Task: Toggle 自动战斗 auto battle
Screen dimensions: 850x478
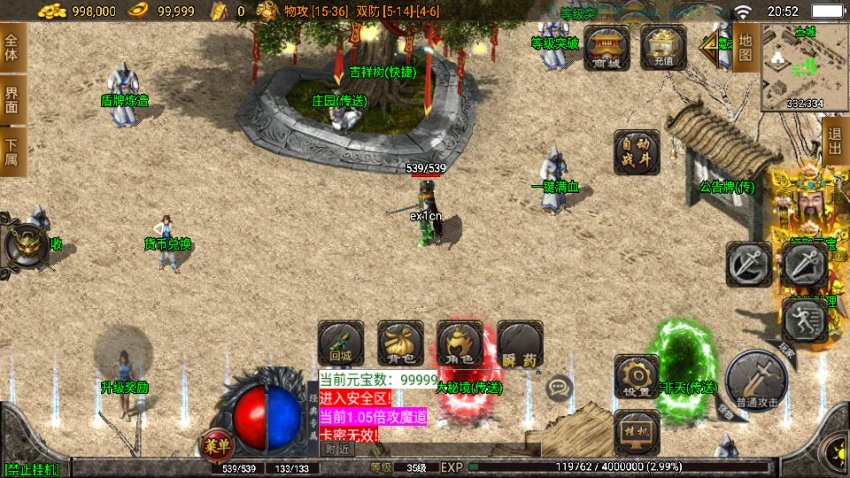Action: pyautogui.click(x=637, y=153)
